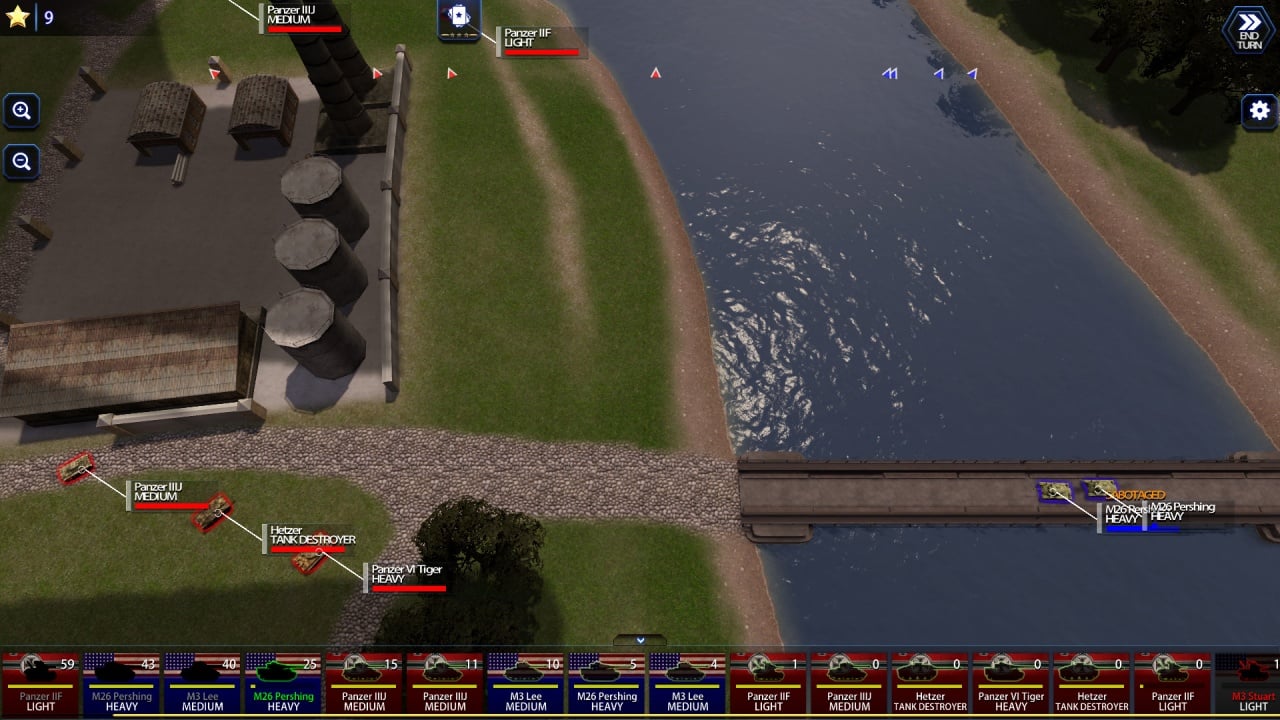The width and height of the screenshot is (1280, 720).
Task: Zoom out with the magnifier minus button
Action: tap(21, 162)
